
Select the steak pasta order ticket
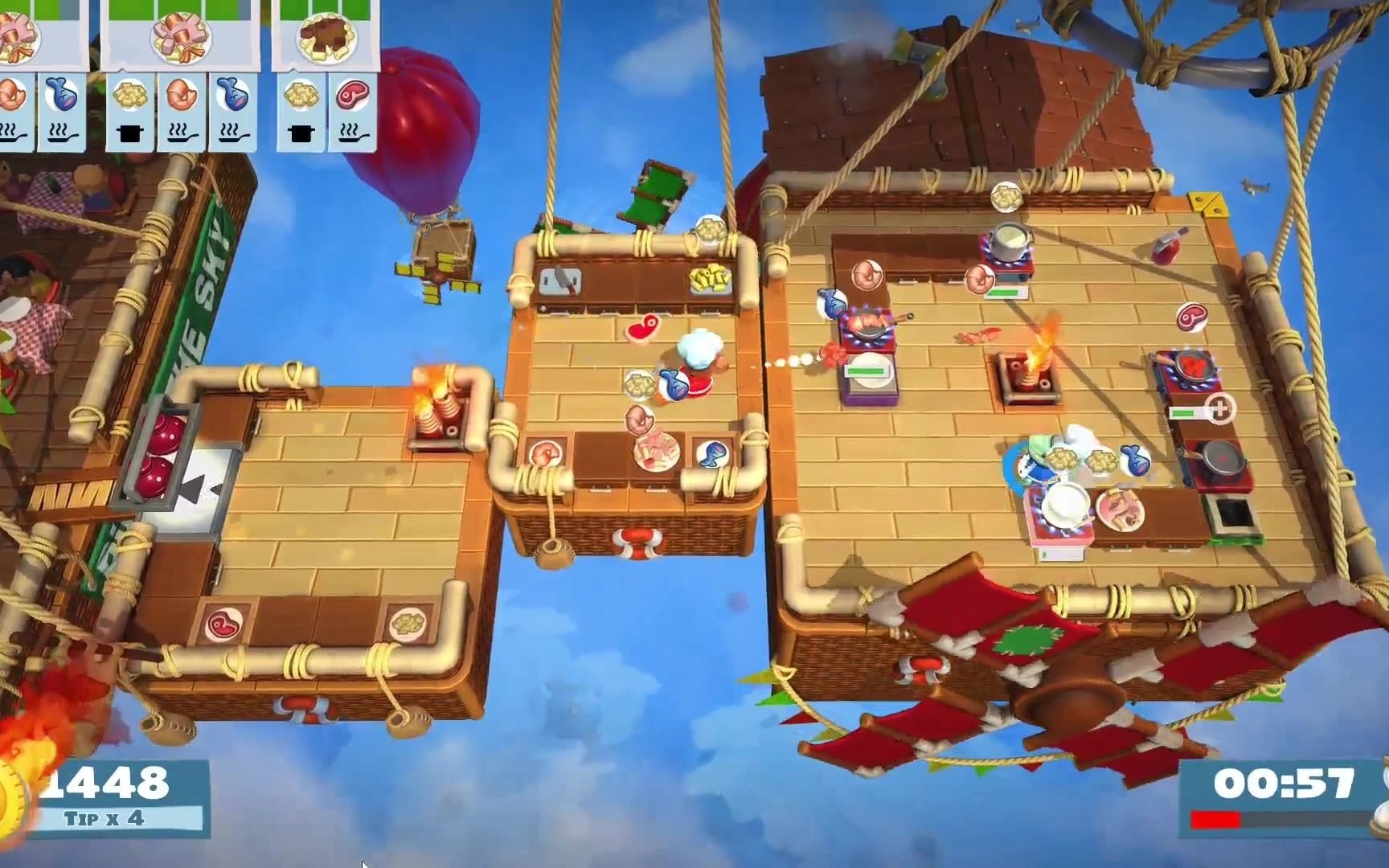pos(326,38)
